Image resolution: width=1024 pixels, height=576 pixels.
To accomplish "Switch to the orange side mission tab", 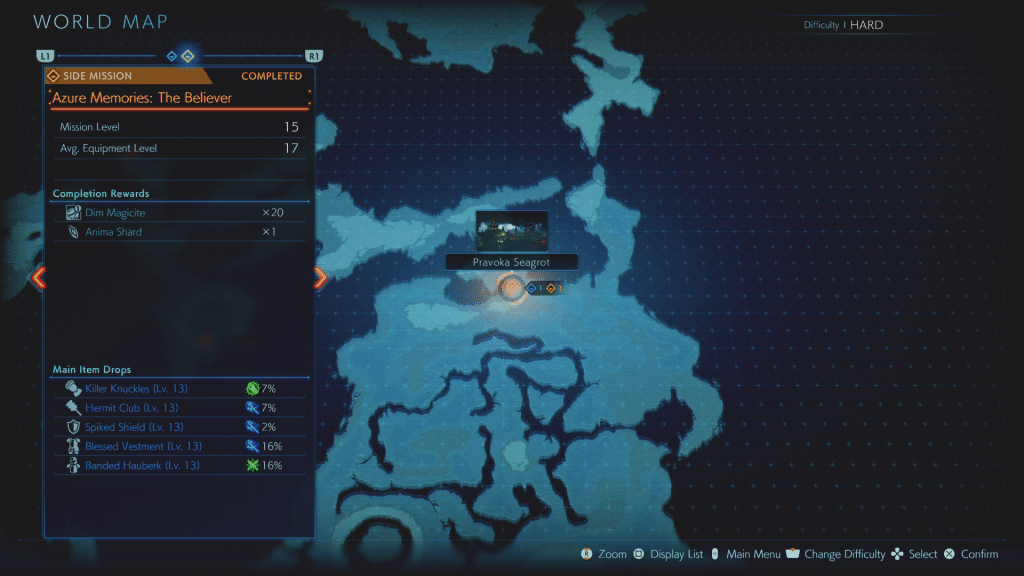I will pos(187,56).
